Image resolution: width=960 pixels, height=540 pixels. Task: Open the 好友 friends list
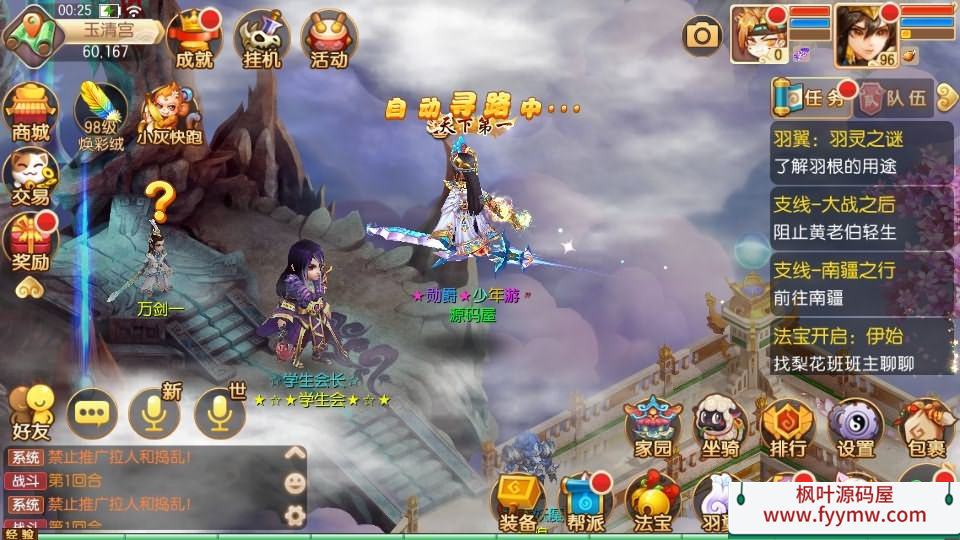click(30, 412)
